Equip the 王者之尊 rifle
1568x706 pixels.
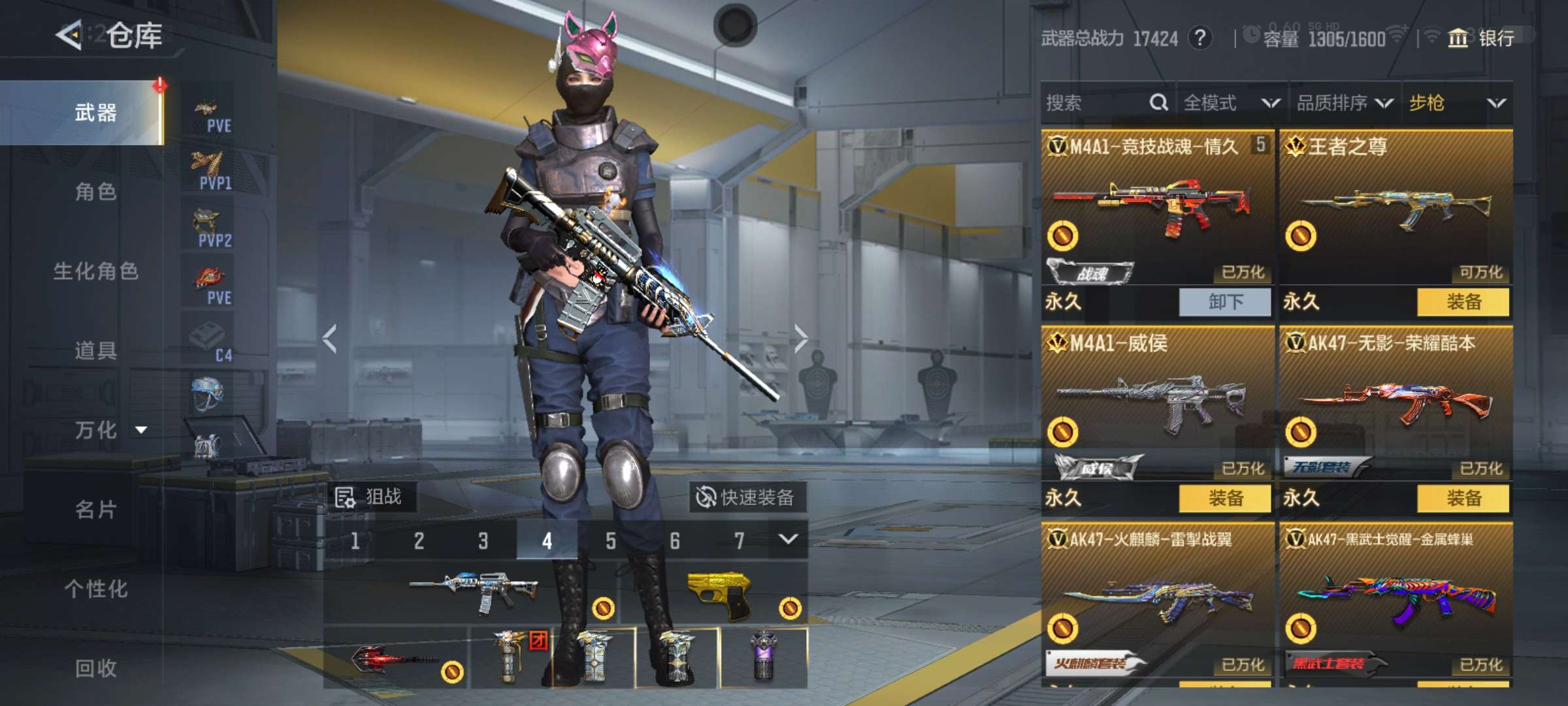[1463, 302]
